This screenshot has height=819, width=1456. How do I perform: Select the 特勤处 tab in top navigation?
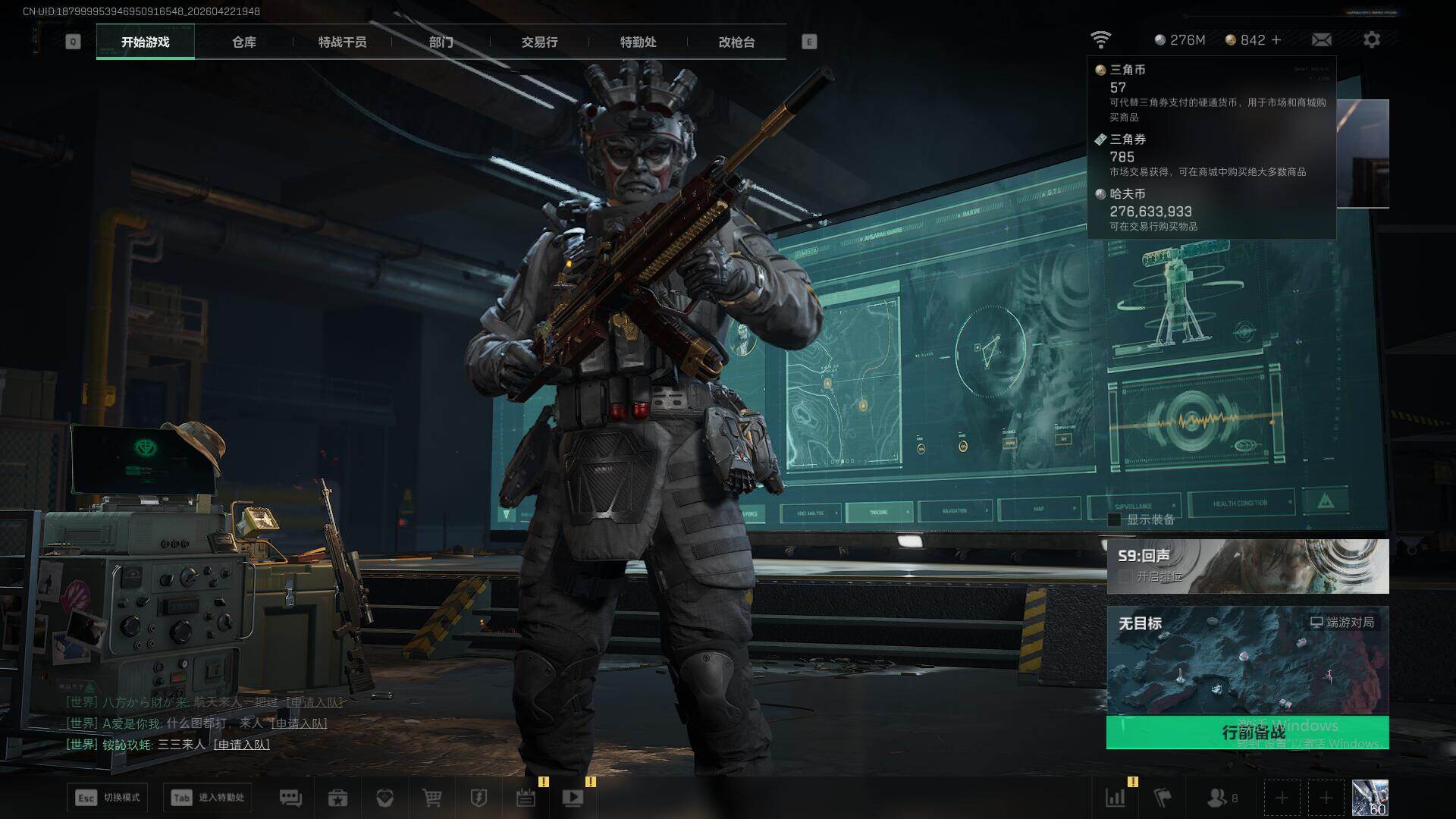(638, 42)
